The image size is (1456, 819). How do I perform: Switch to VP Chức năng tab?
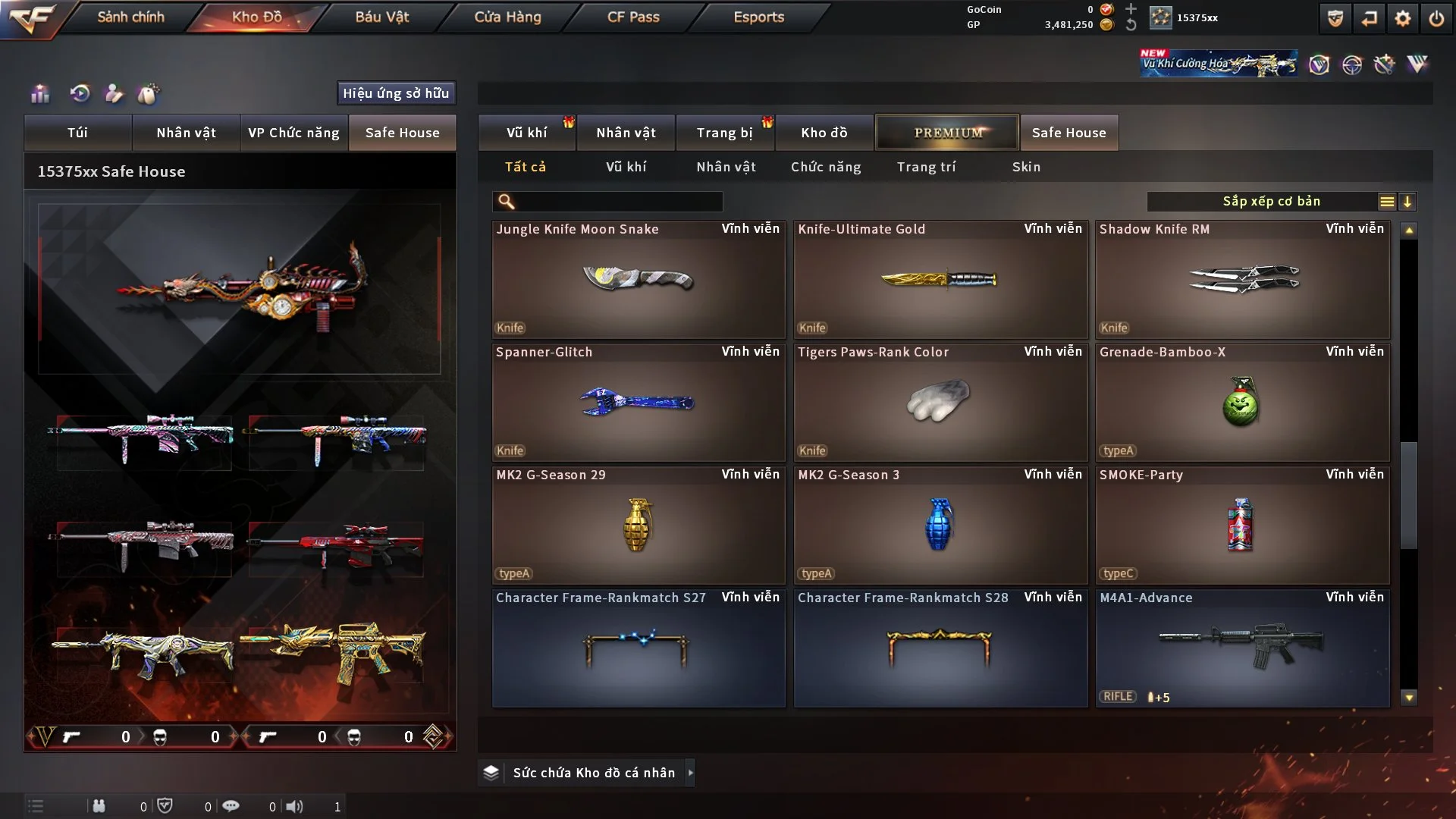(x=293, y=133)
